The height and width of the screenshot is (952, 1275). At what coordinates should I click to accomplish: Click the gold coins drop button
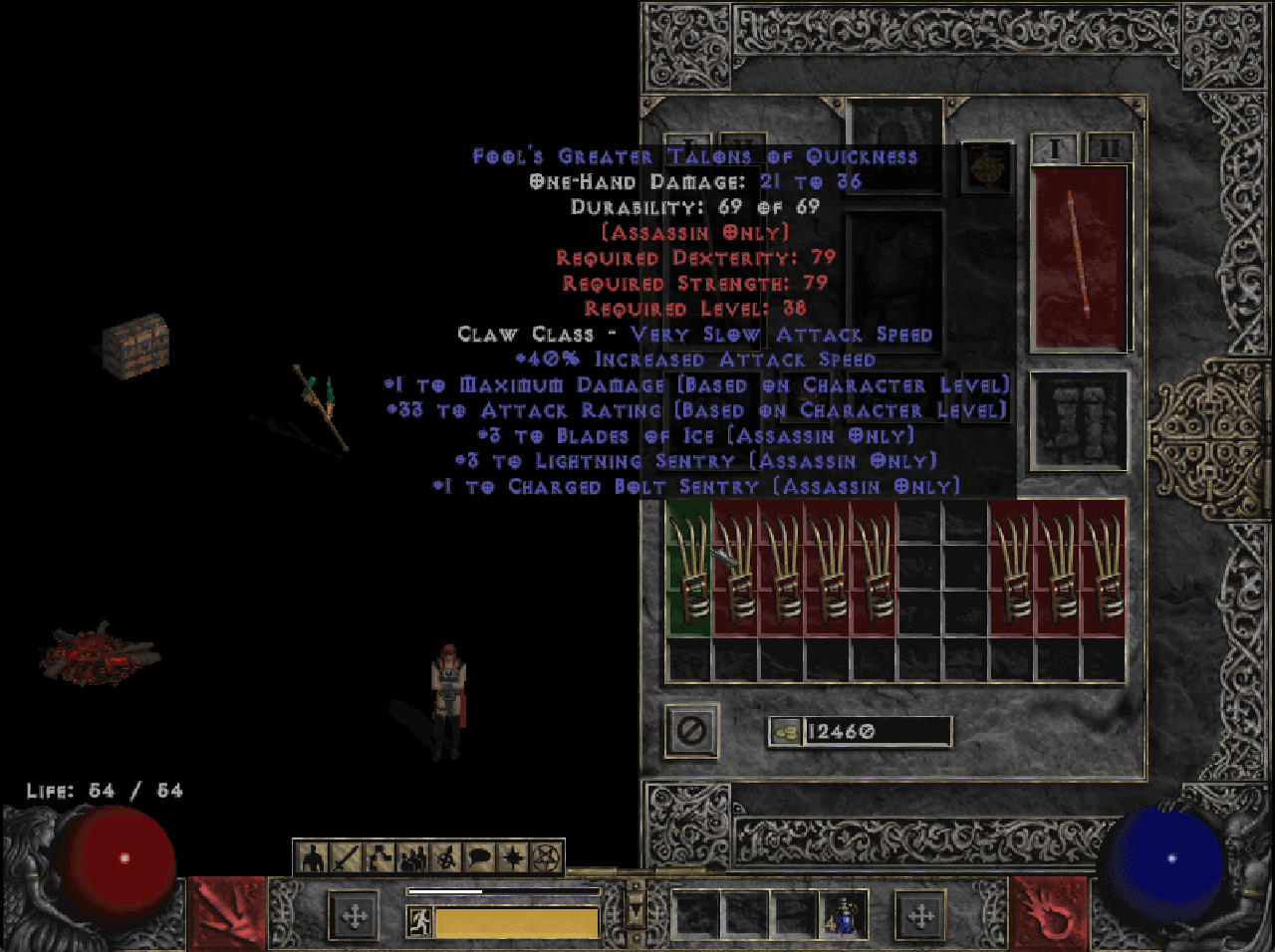[786, 732]
